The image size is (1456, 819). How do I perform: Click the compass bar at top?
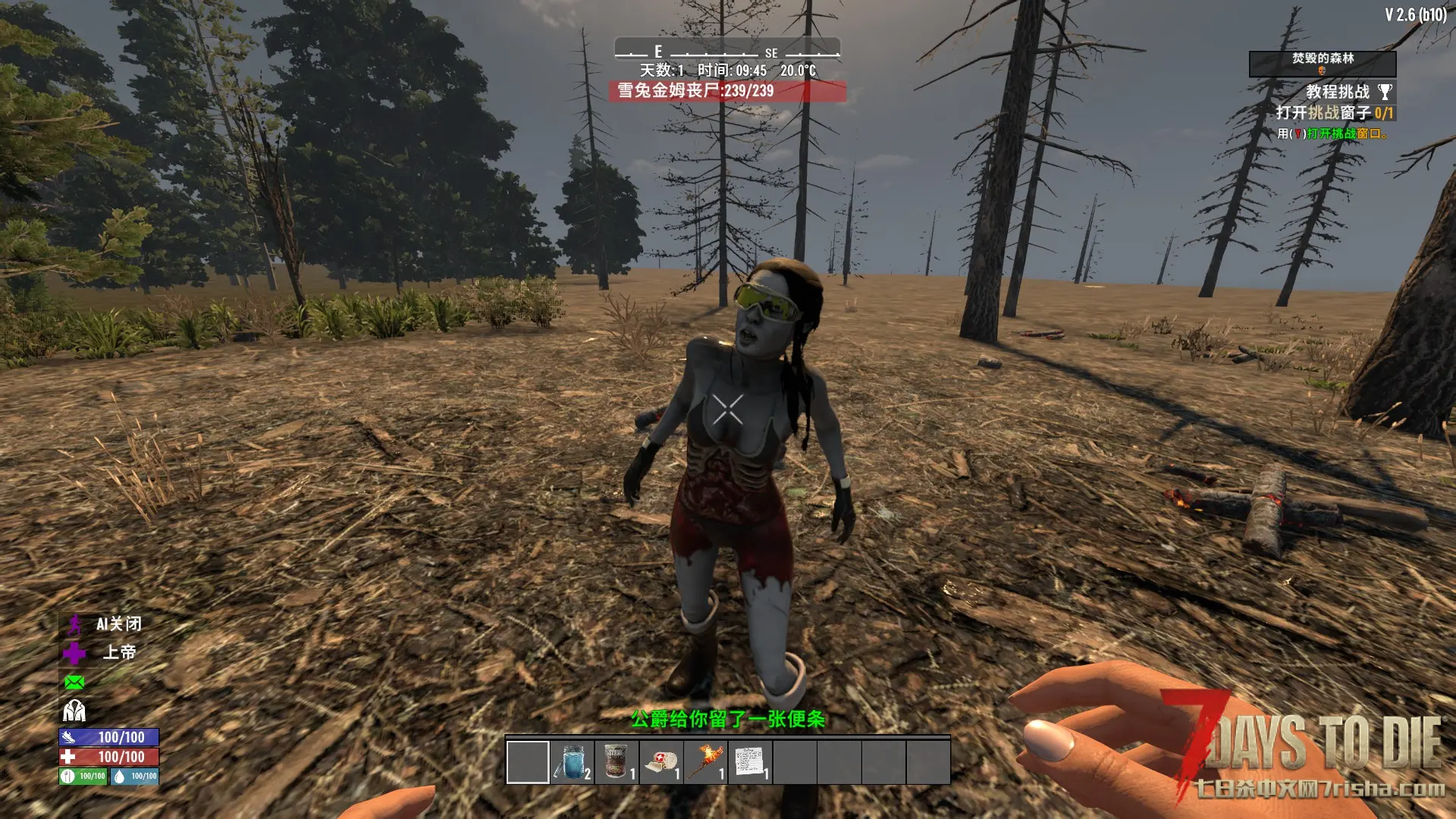click(726, 51)
